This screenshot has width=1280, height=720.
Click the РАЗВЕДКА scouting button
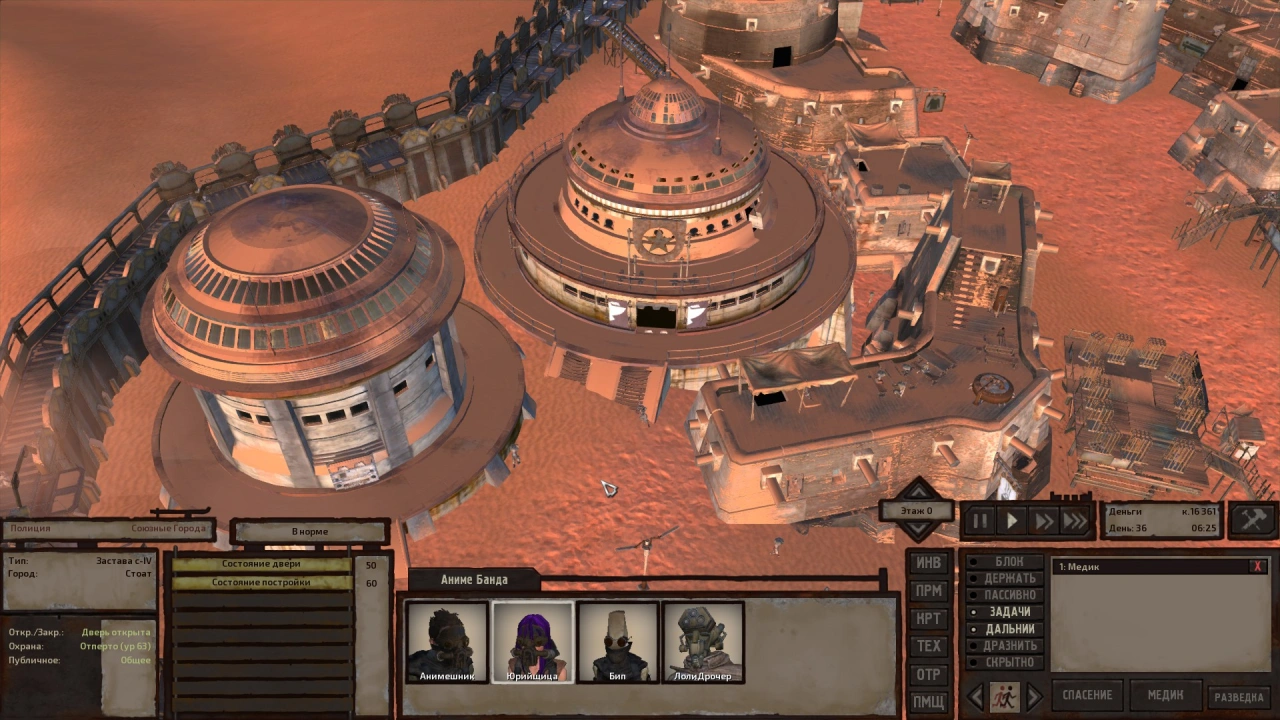(x=1240, y=697)
